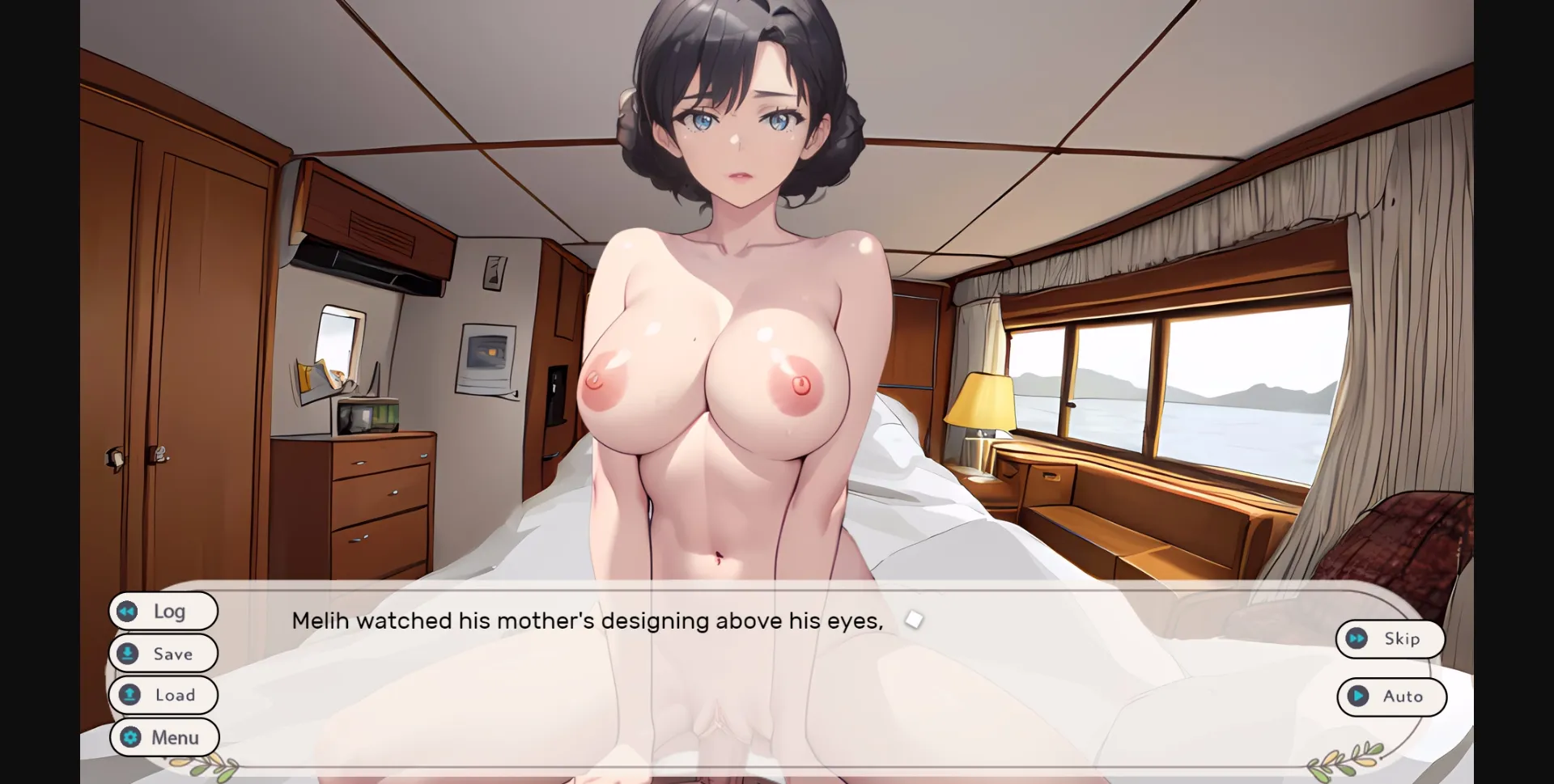1554x784 pixels.
Task: Click the rewind icon on the Log button
Action: [x=128, y=611]
